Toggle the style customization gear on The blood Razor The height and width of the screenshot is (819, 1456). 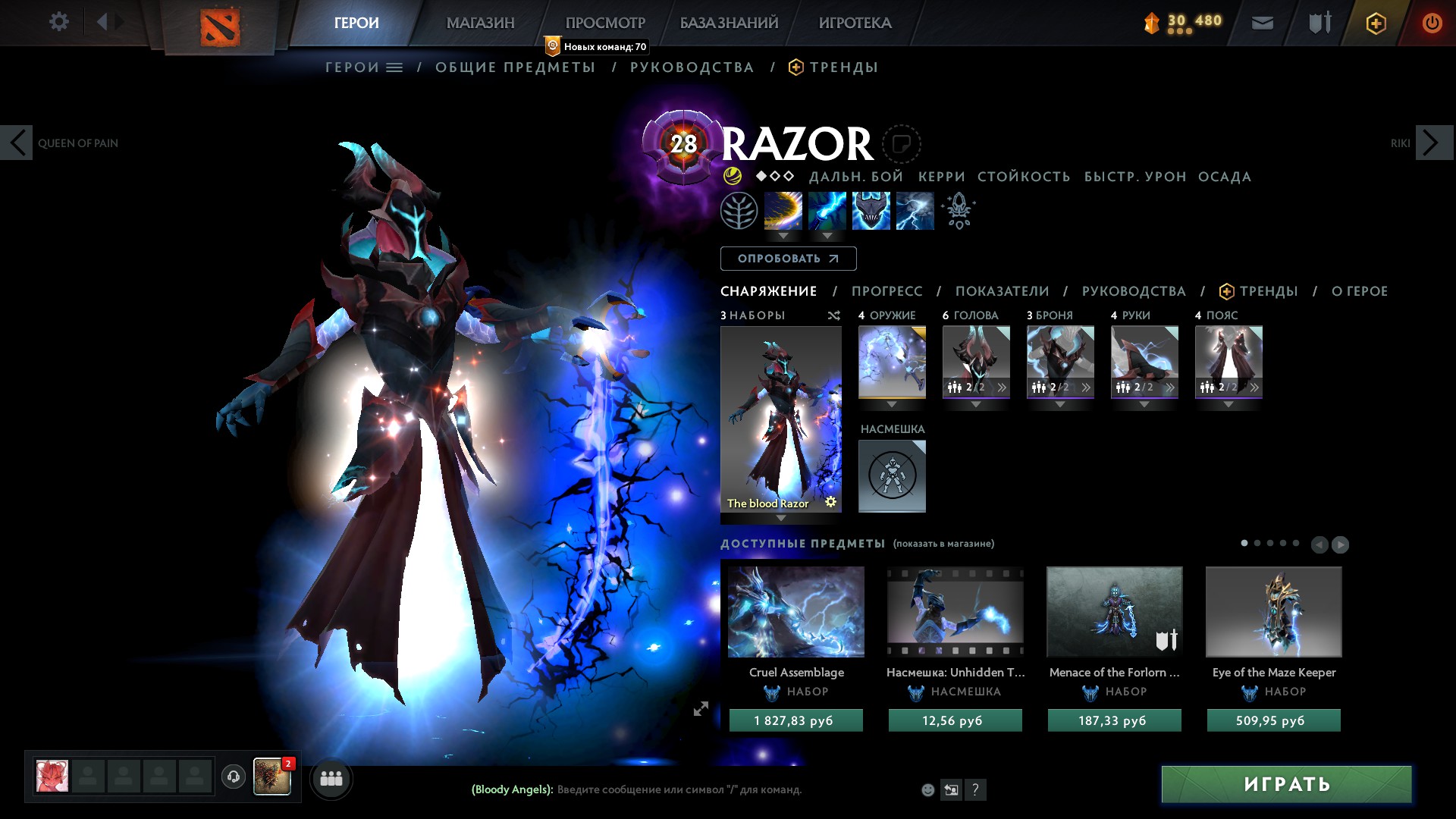[x=832, y=501]
